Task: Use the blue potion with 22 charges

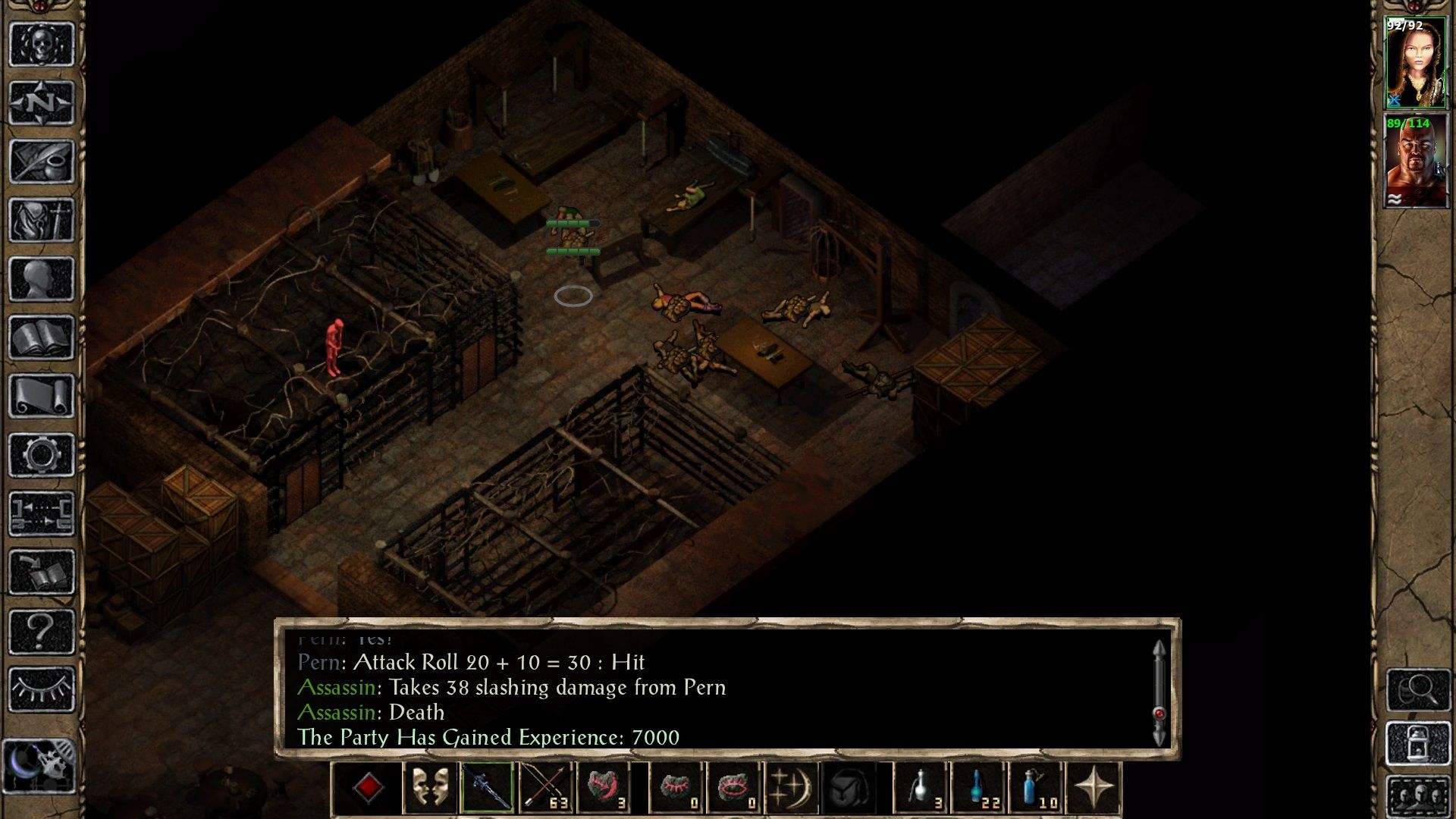Action: tap(978, 788)
